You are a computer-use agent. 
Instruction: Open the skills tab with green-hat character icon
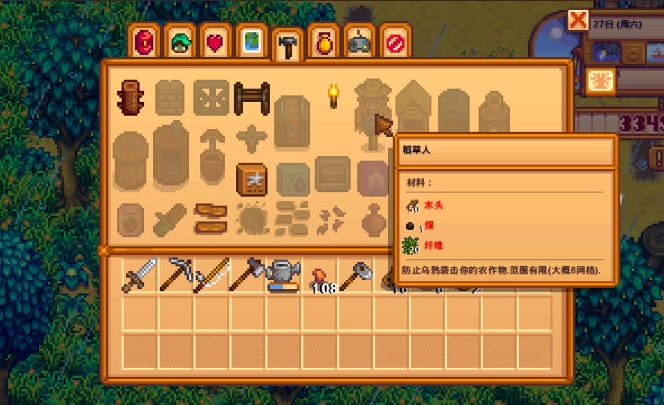pyautogui.click(x=181, y=43)
